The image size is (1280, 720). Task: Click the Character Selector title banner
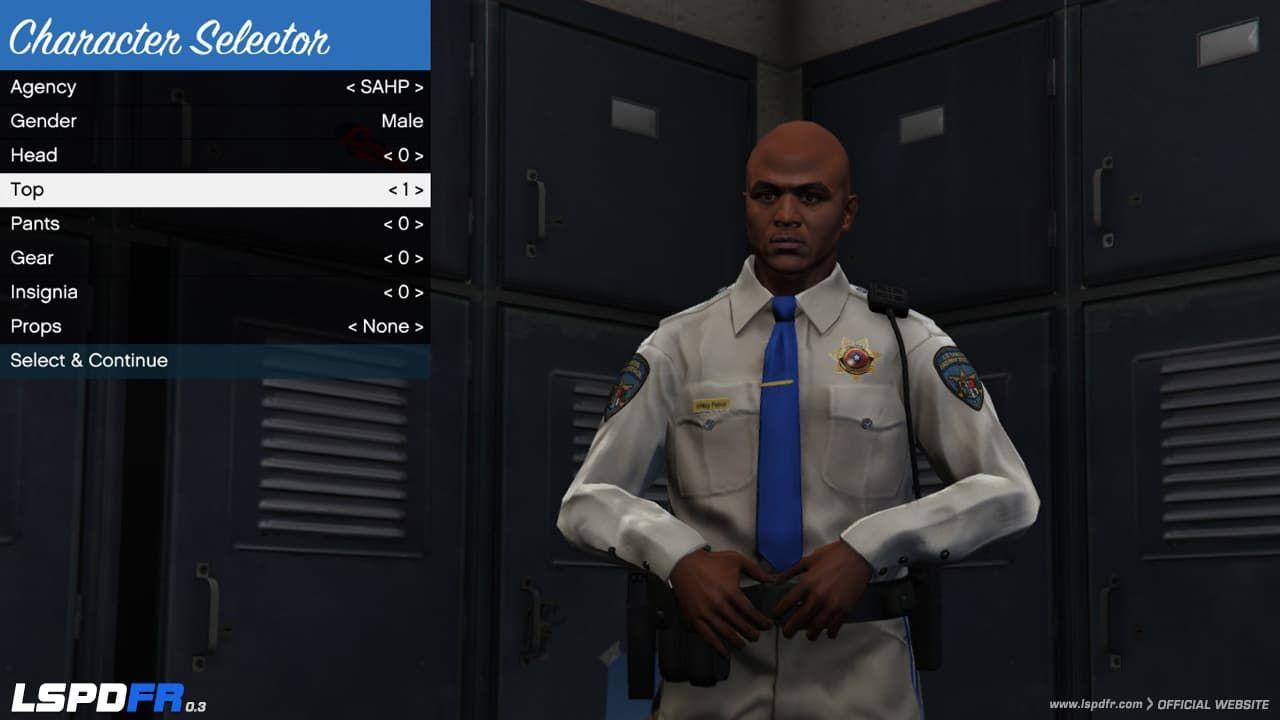[x=170, y=37]
